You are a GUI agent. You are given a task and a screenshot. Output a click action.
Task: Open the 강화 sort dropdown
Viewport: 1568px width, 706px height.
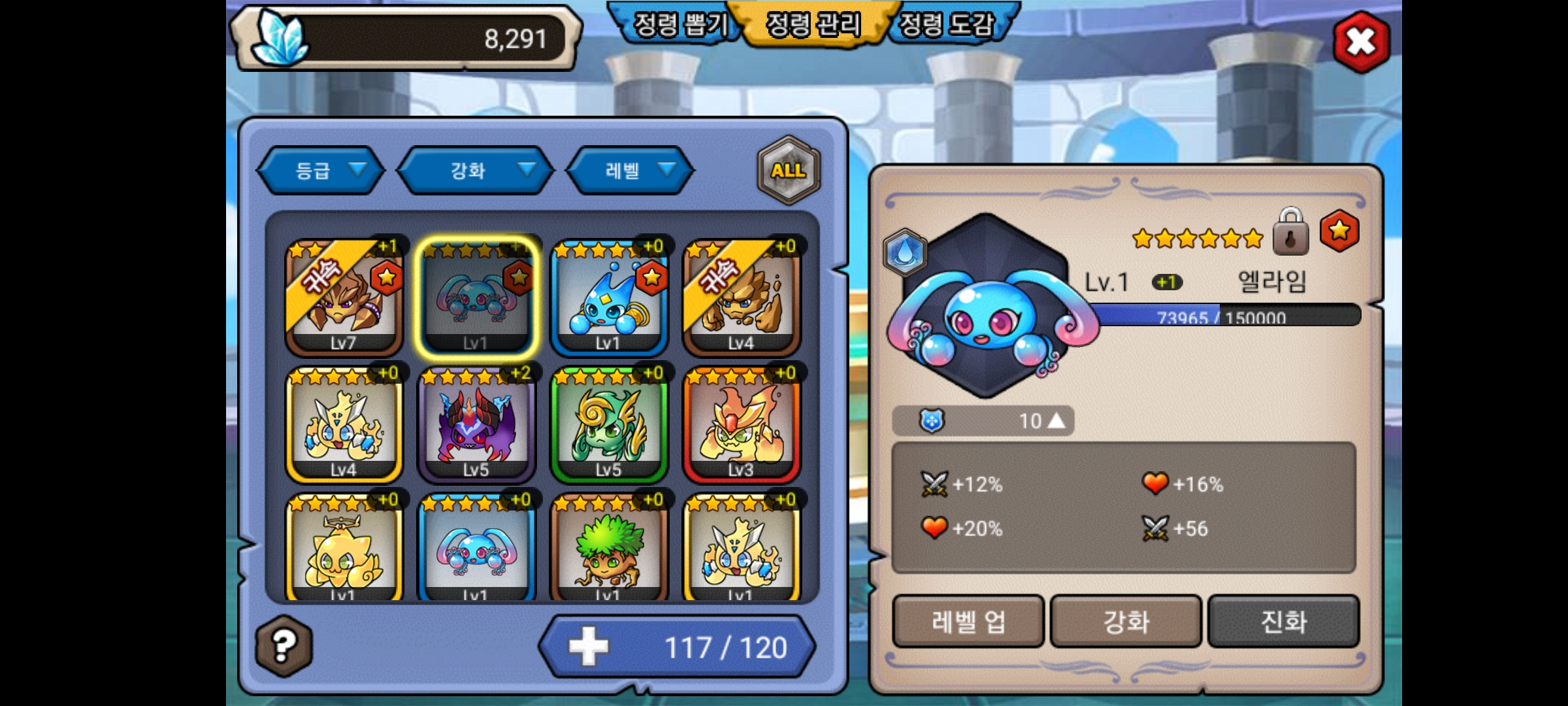point(476,171)
